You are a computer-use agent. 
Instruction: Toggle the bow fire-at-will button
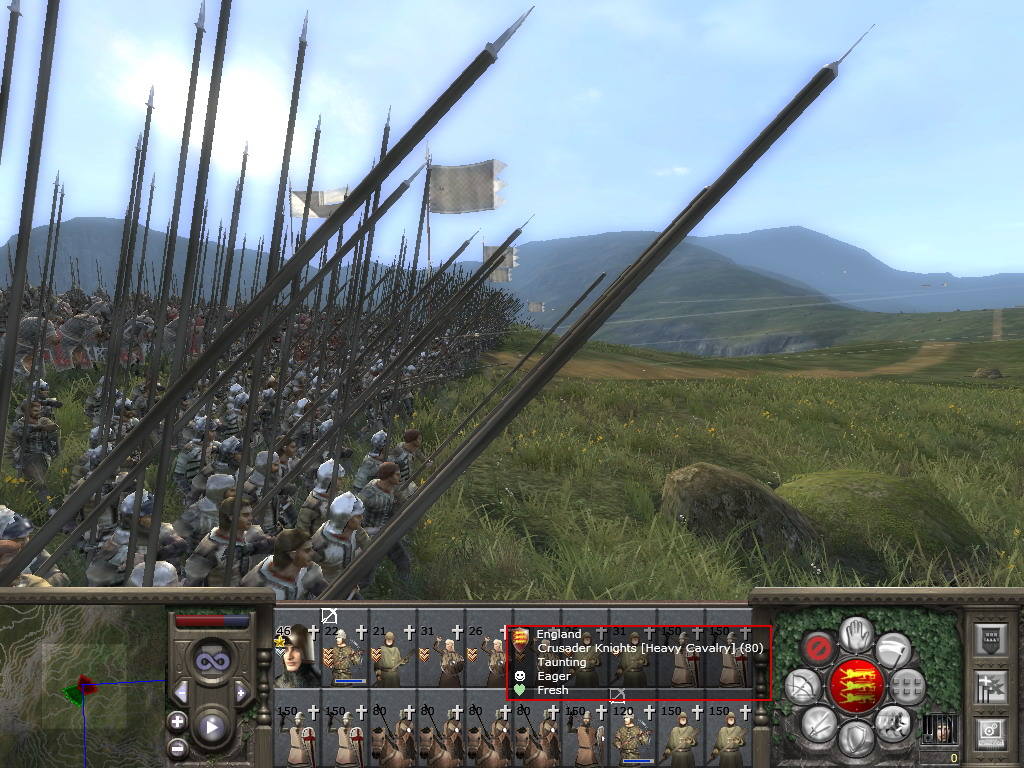tap(802, 686)
